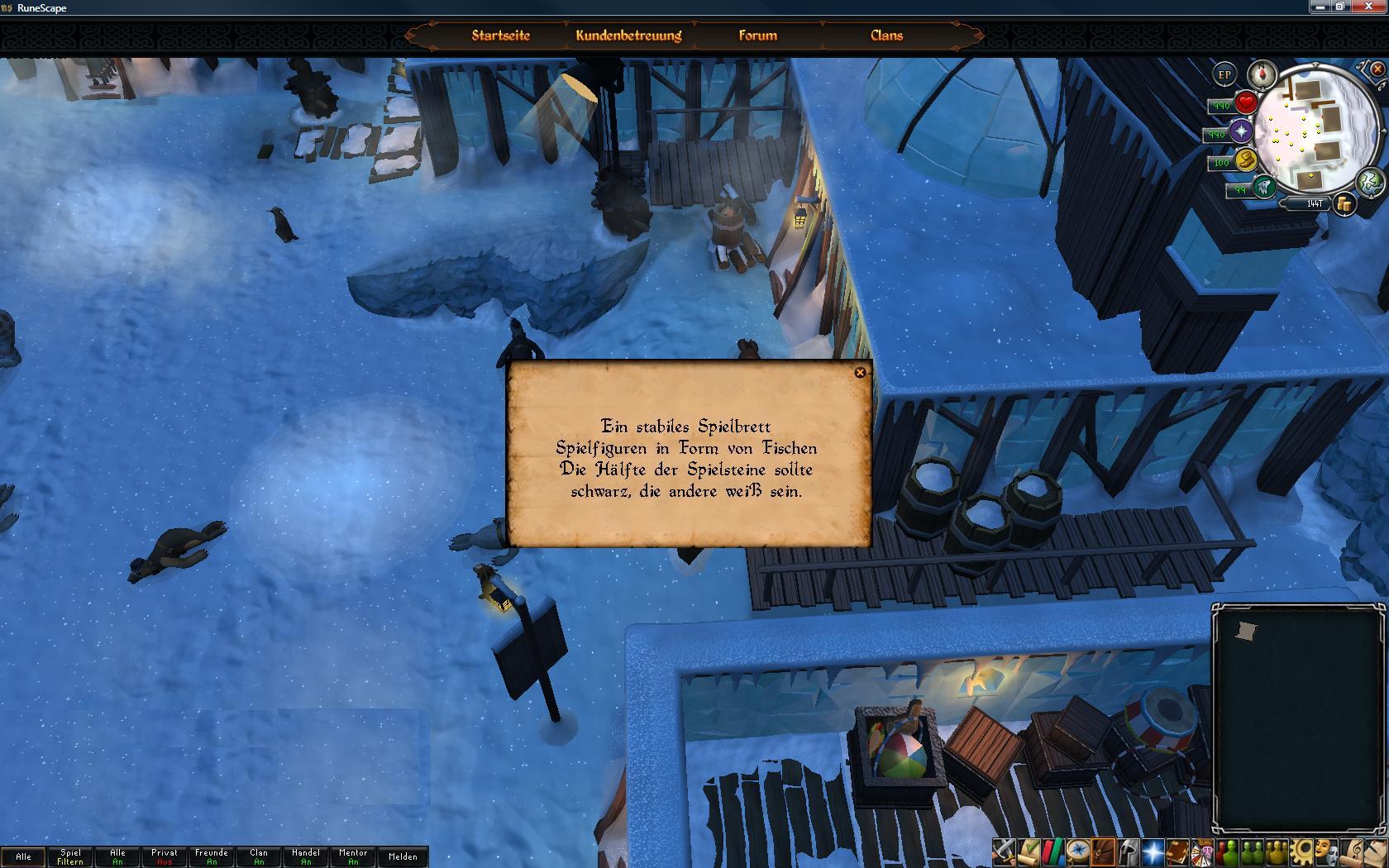The width and height of the screenshot is (1389, 868).
Task: Click the red logout X button
Action: (1377, 69)
